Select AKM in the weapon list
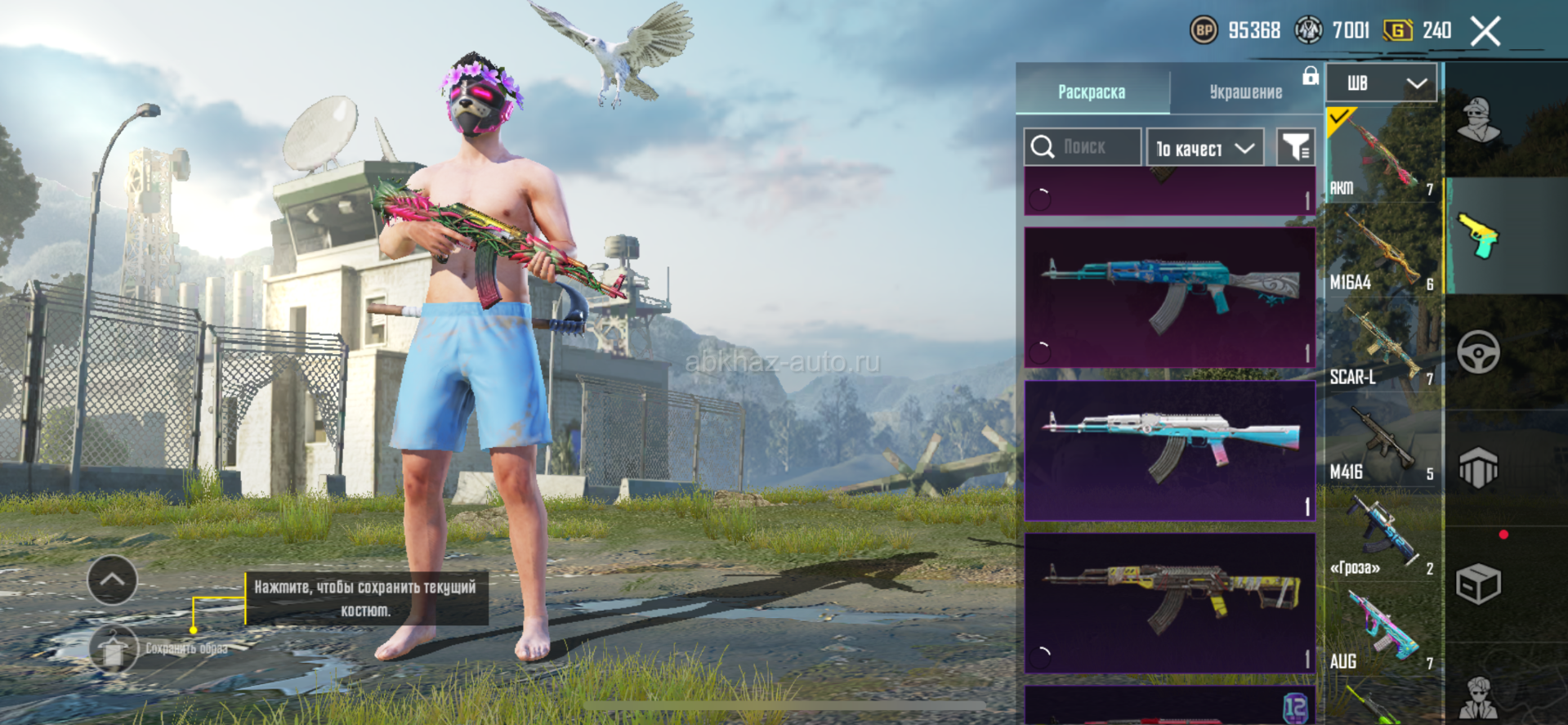This screenshot has height=725, width=1568. click(1382, 154)
